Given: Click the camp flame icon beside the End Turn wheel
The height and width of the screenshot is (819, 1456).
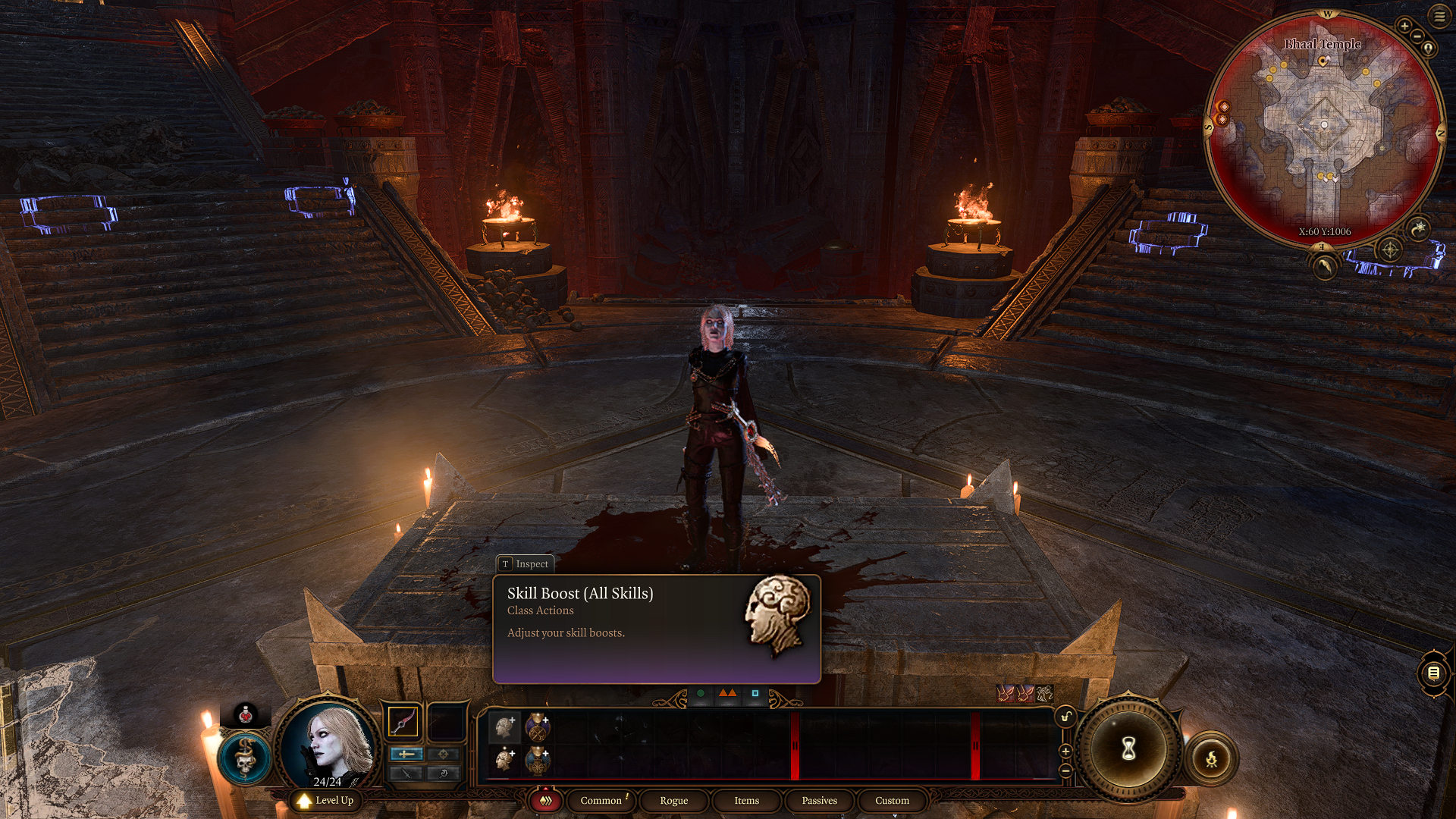Looking at the screenshot, I should point(1212,758).
